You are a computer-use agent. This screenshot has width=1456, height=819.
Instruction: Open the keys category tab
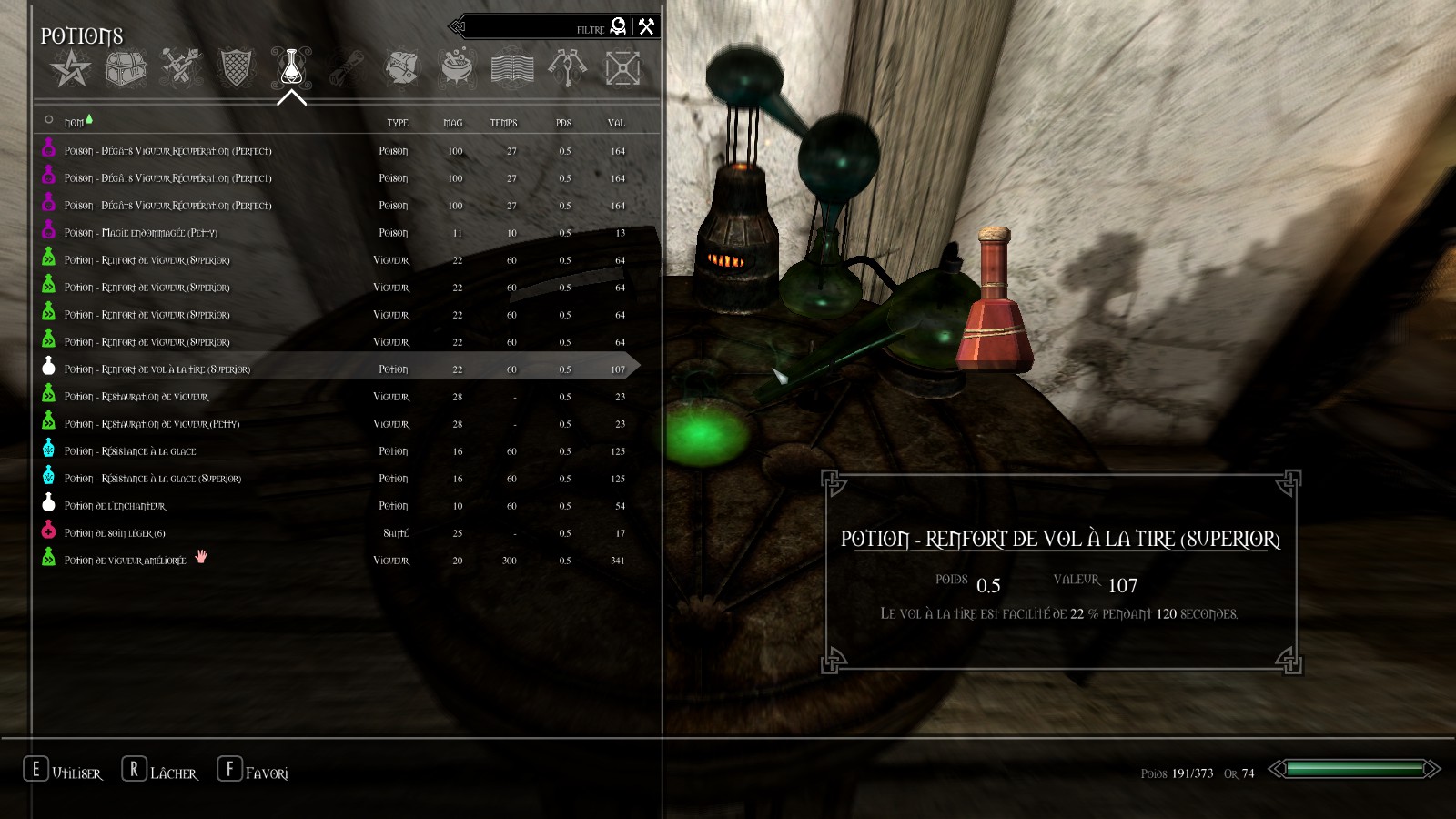[567, 68]
